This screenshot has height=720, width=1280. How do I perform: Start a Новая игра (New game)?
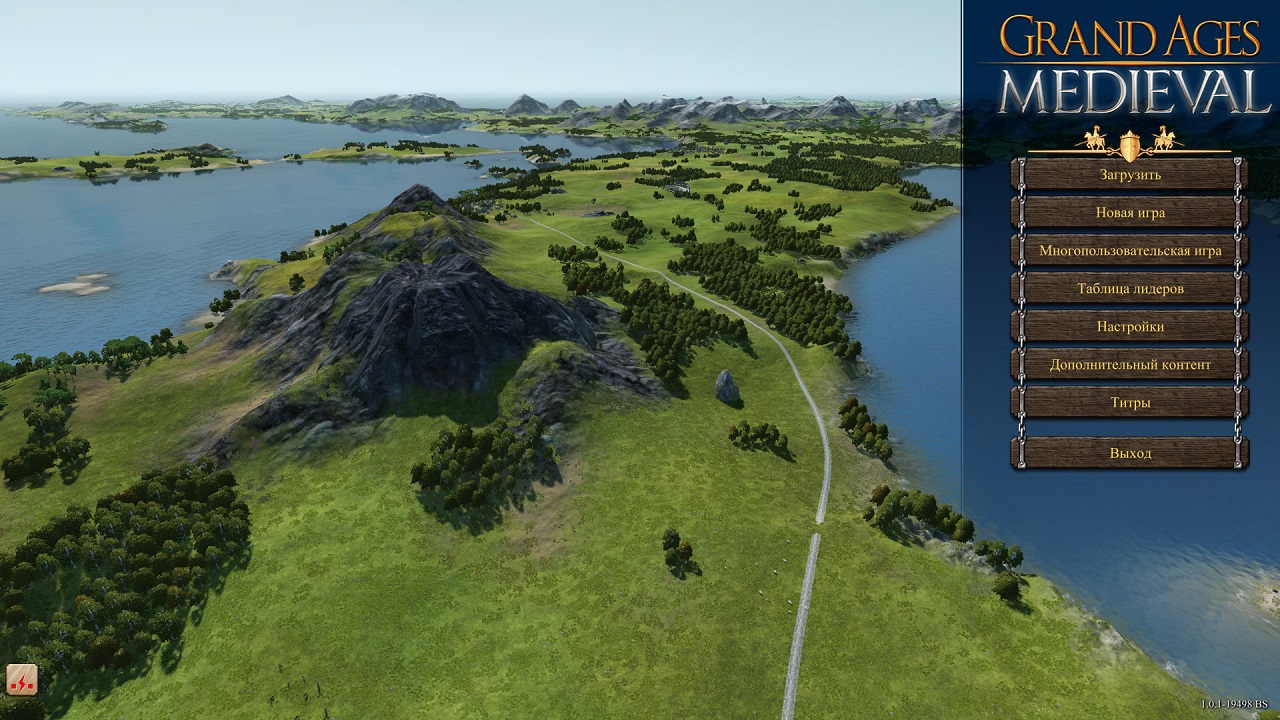coord(1130,212)
